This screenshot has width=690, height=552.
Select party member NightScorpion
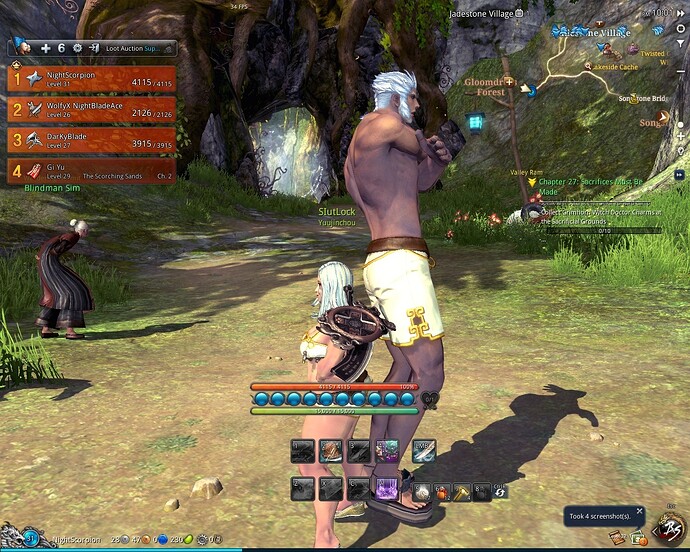click(92, 79)
